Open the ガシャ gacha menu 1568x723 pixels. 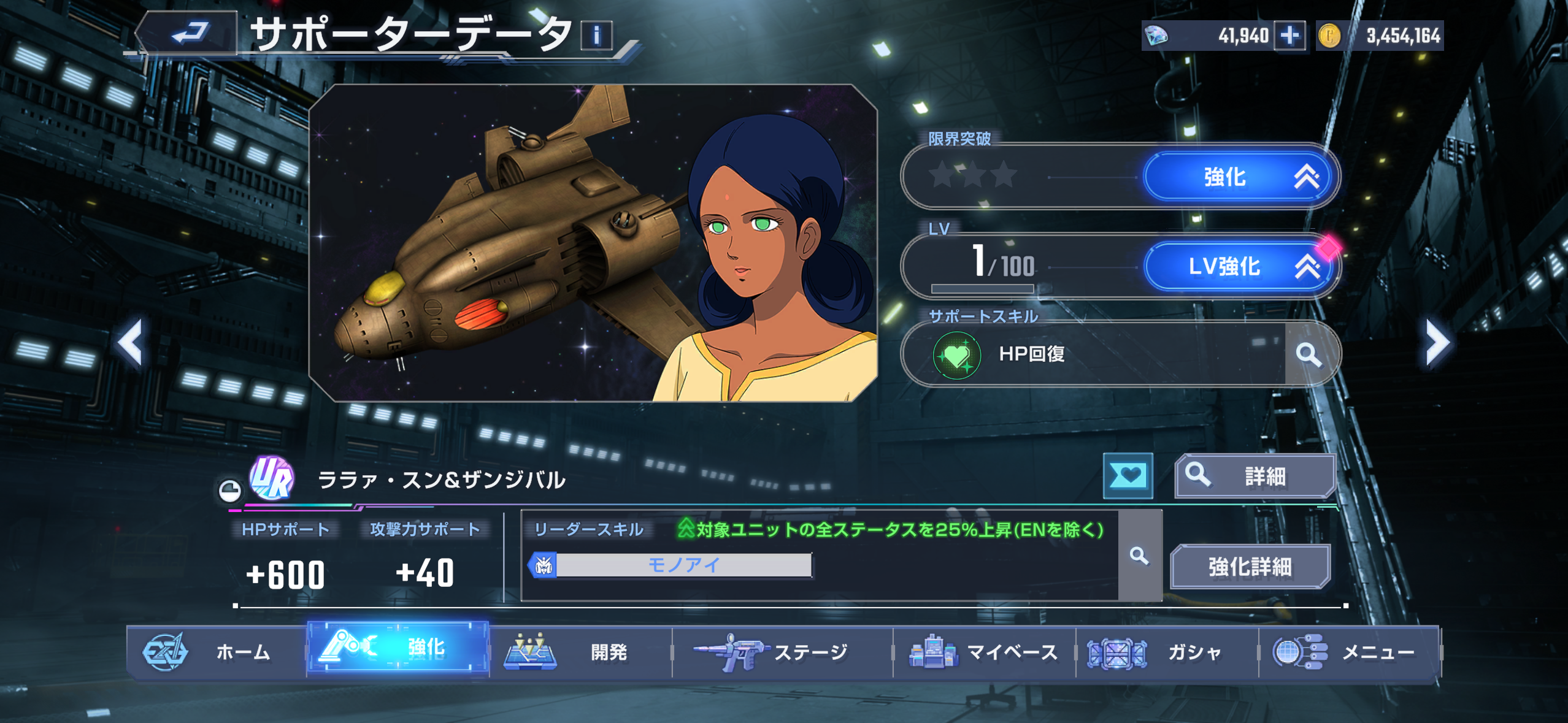coord(1166,652)
